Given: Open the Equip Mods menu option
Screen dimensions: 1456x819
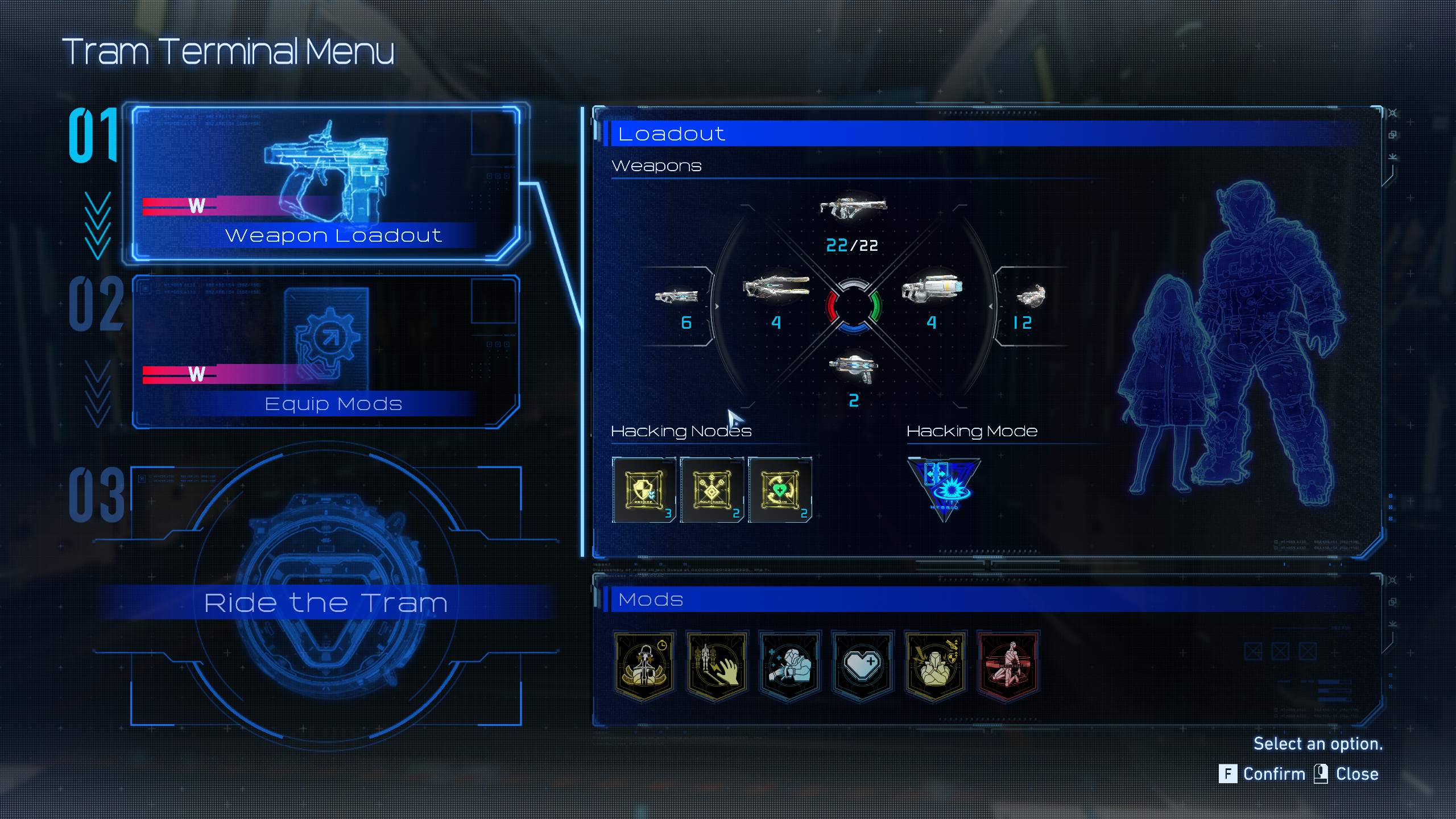Looking at the screenshot, I should (334, 404).
